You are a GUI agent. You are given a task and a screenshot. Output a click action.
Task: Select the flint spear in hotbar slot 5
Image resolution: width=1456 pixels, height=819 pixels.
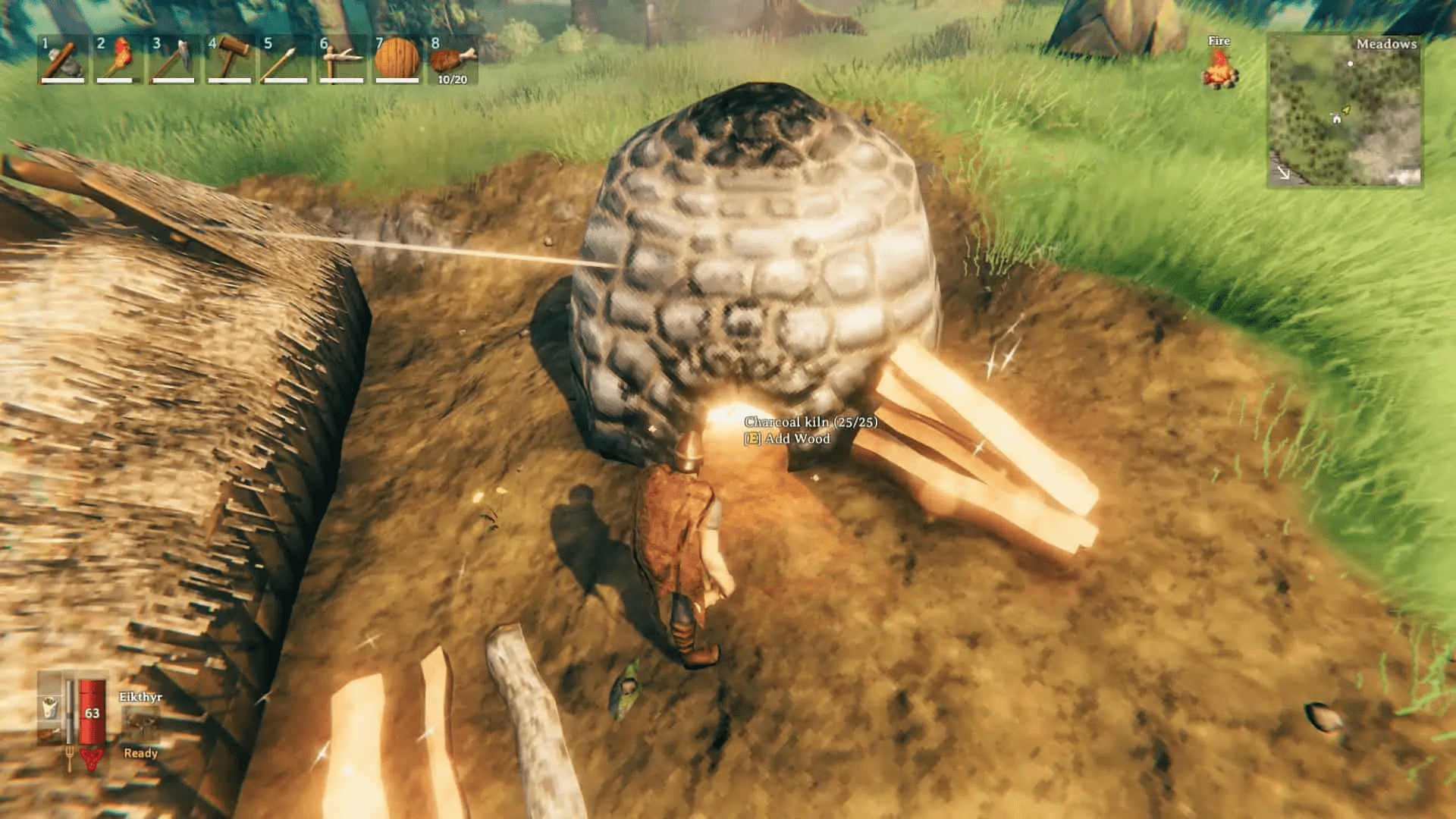(284, 61)
